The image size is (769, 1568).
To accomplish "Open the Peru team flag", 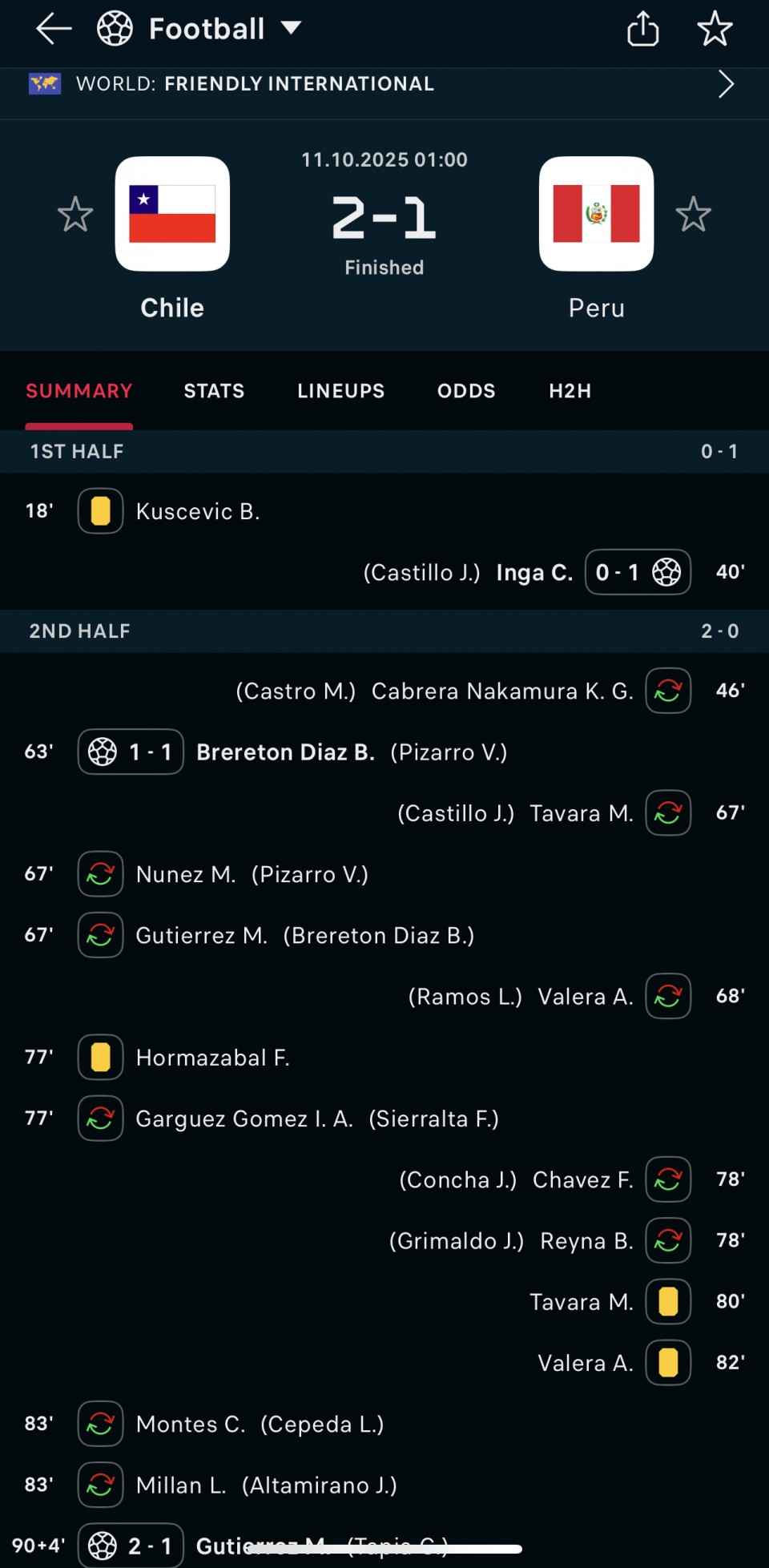I will click(596, 214).
